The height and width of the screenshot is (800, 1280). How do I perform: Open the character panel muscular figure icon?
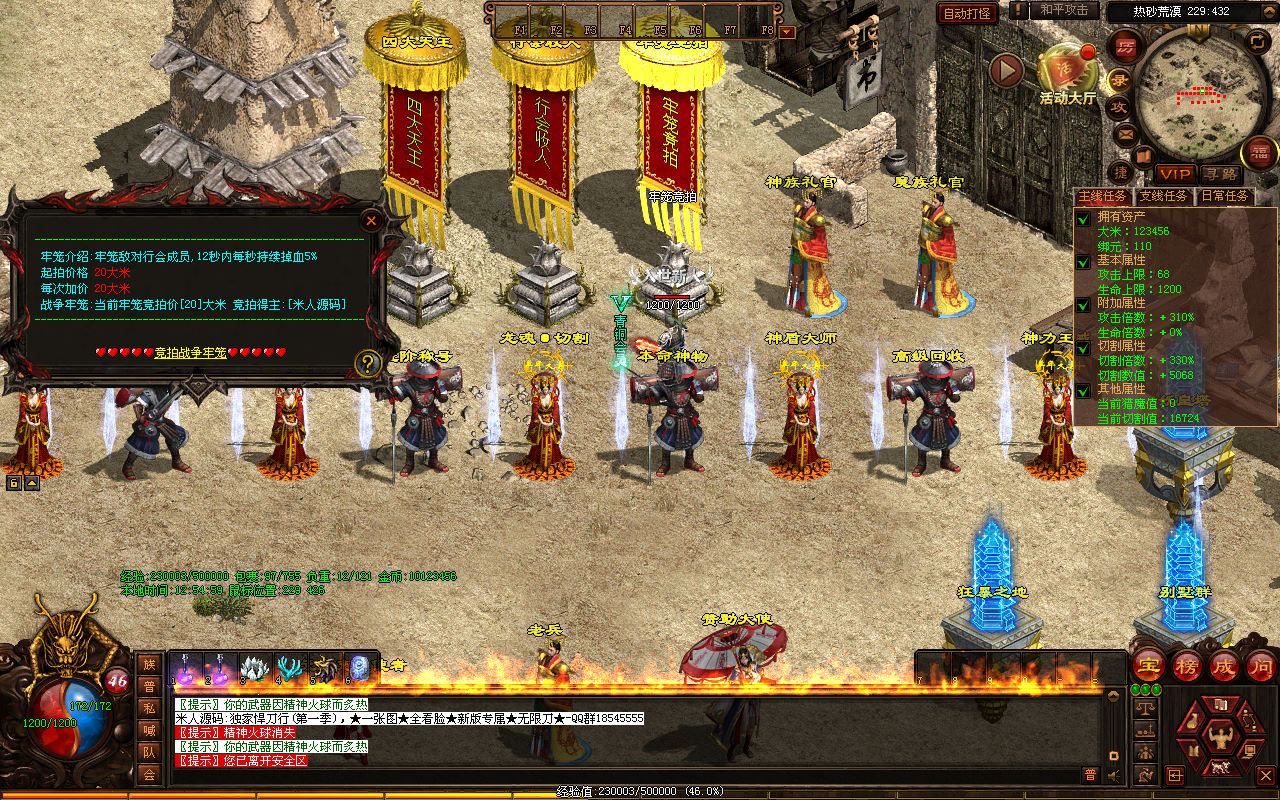1219,740
